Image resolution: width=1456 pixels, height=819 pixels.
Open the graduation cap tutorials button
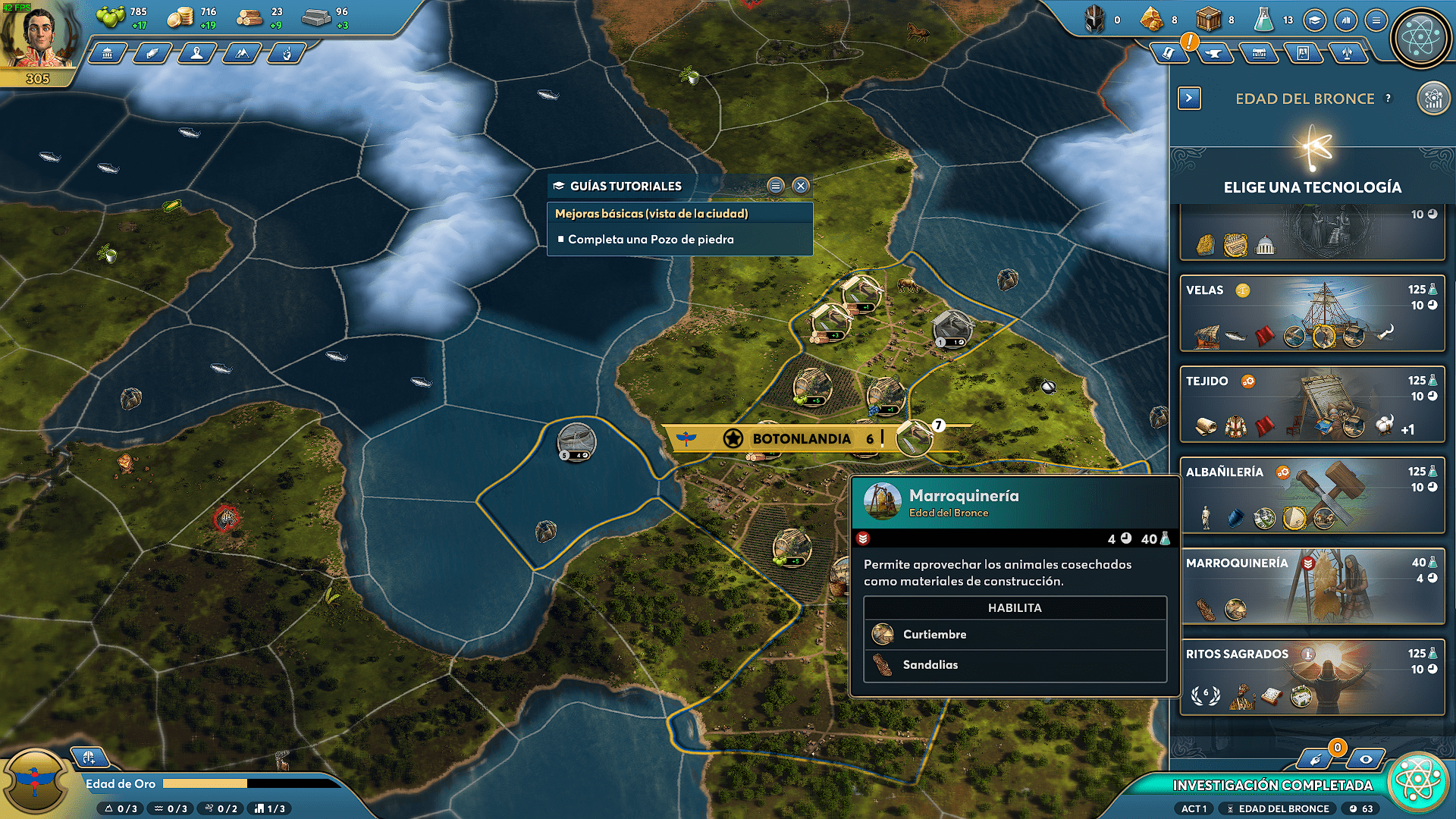(1315, 20)
